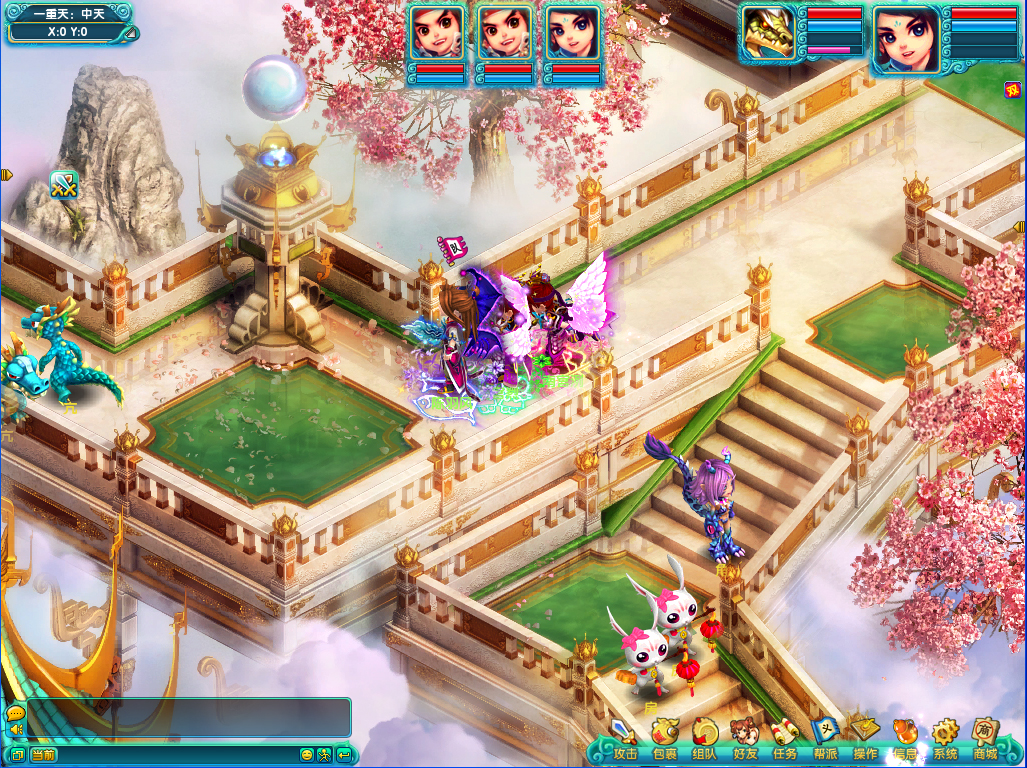Send the chat message with enter arrow

pos(344,754)
